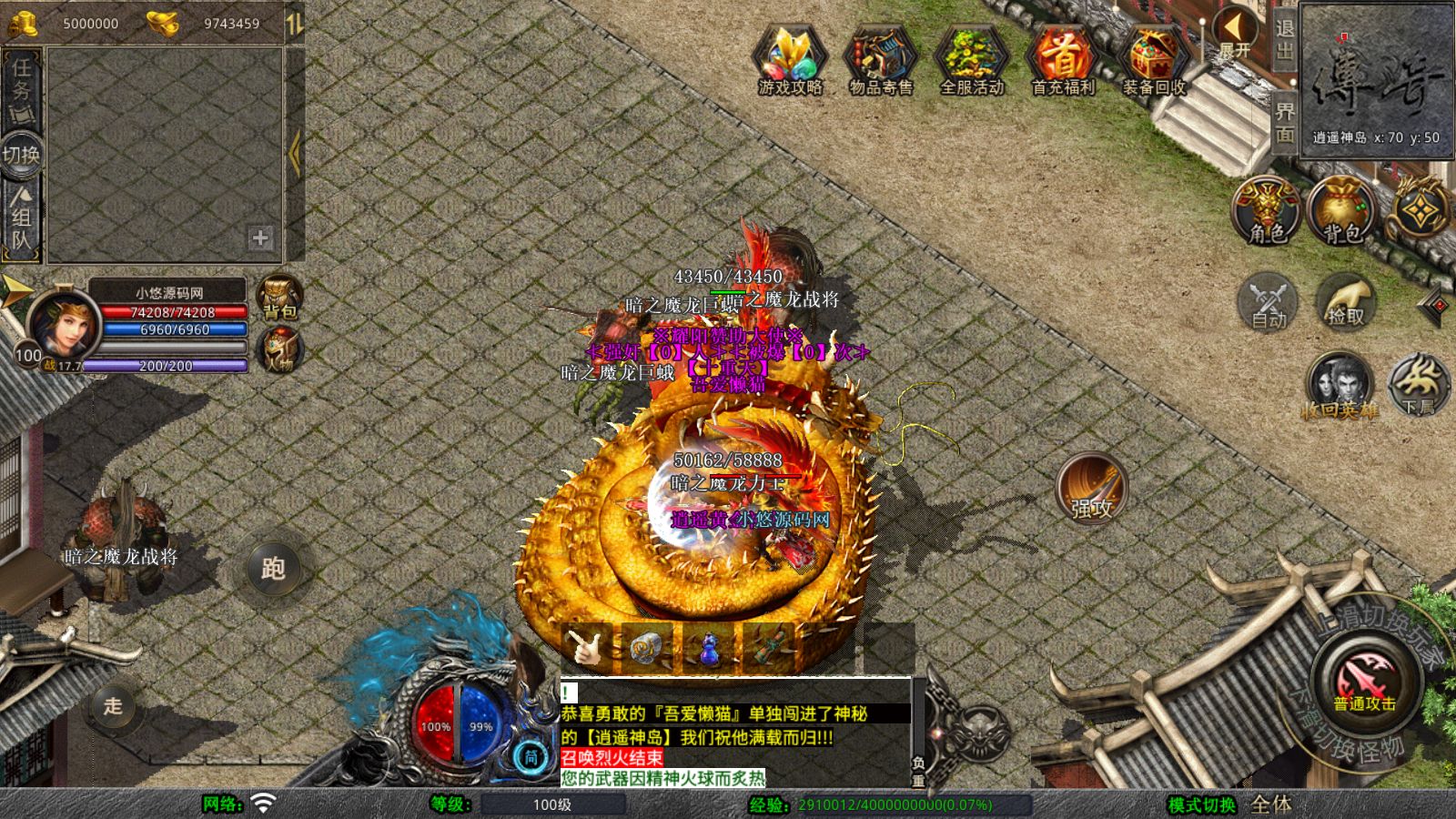Show the 全服活动 server events
Viewport: 1456px width, 819px height.
(x=971, y=59)
